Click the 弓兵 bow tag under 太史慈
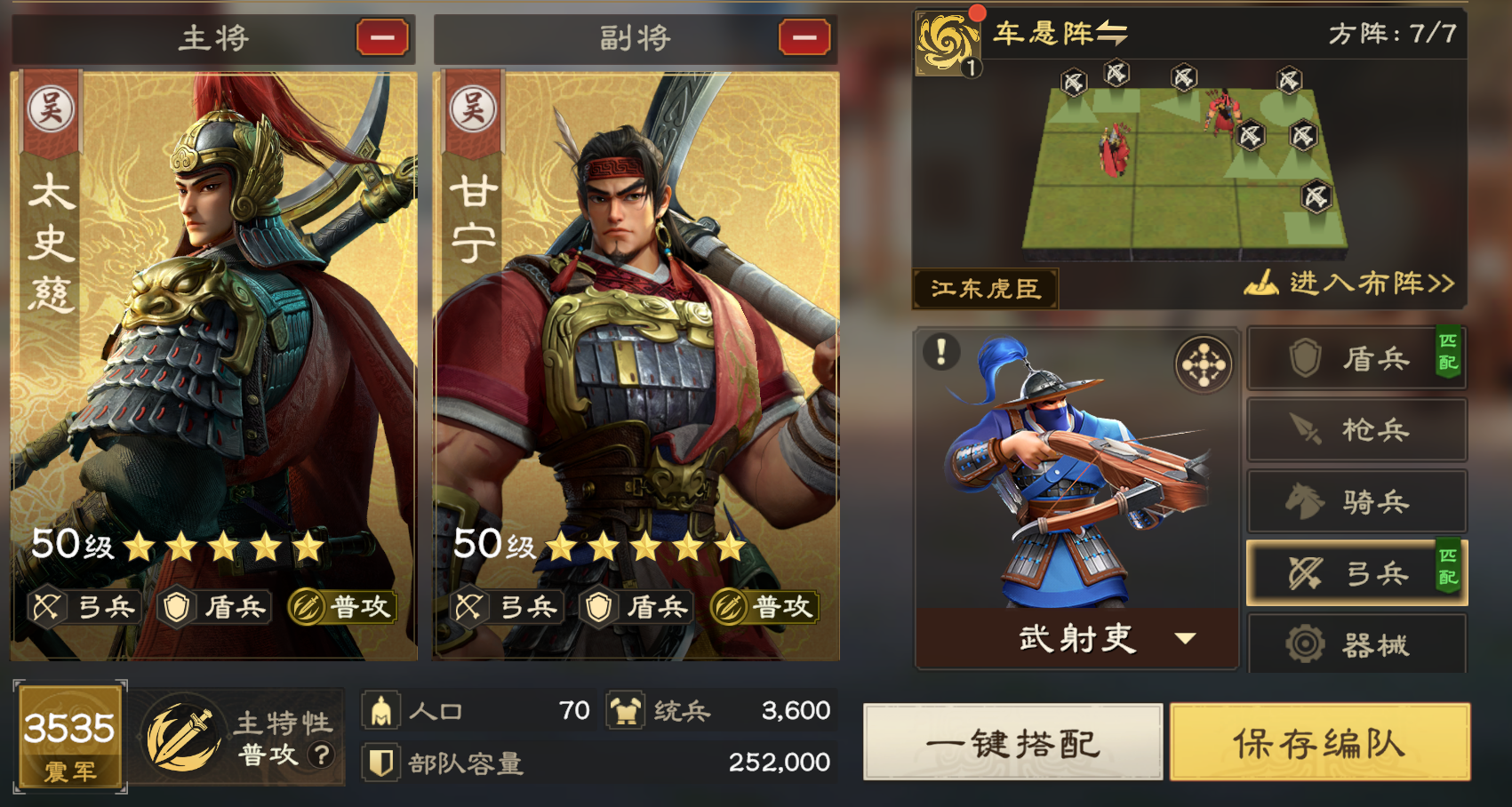 click(x=84, y=608)
